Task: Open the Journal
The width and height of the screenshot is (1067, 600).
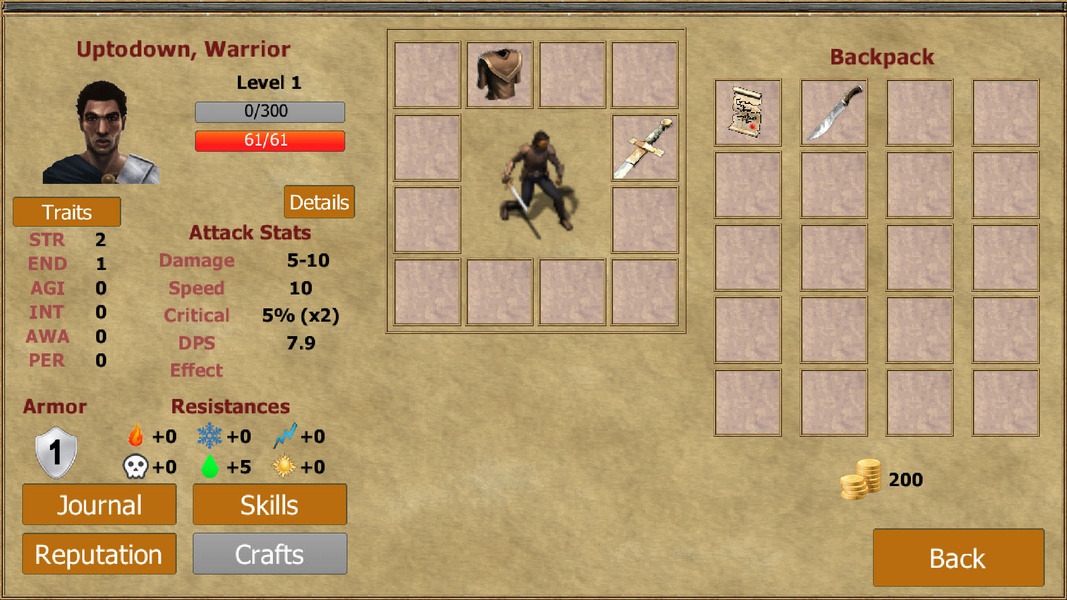Action: [x=99, y=505]
